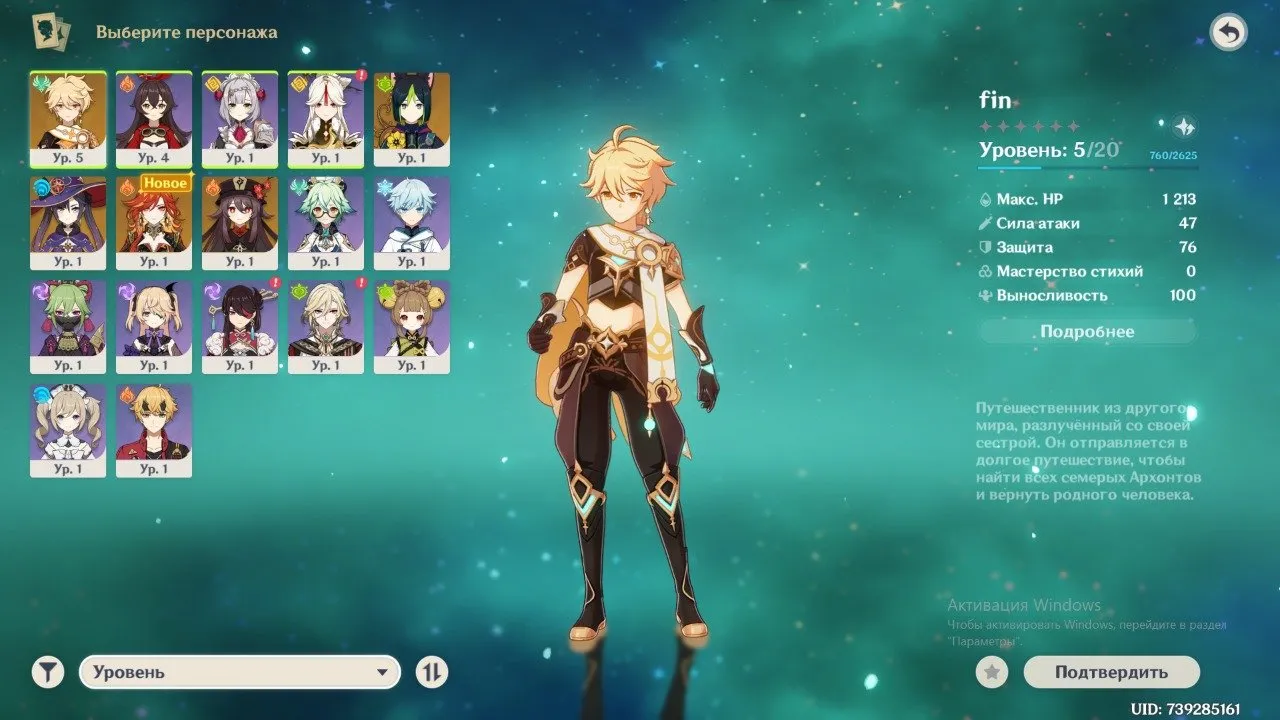
Task: Open the constellation icon next to fin's name
Action: coord(1183,128)
